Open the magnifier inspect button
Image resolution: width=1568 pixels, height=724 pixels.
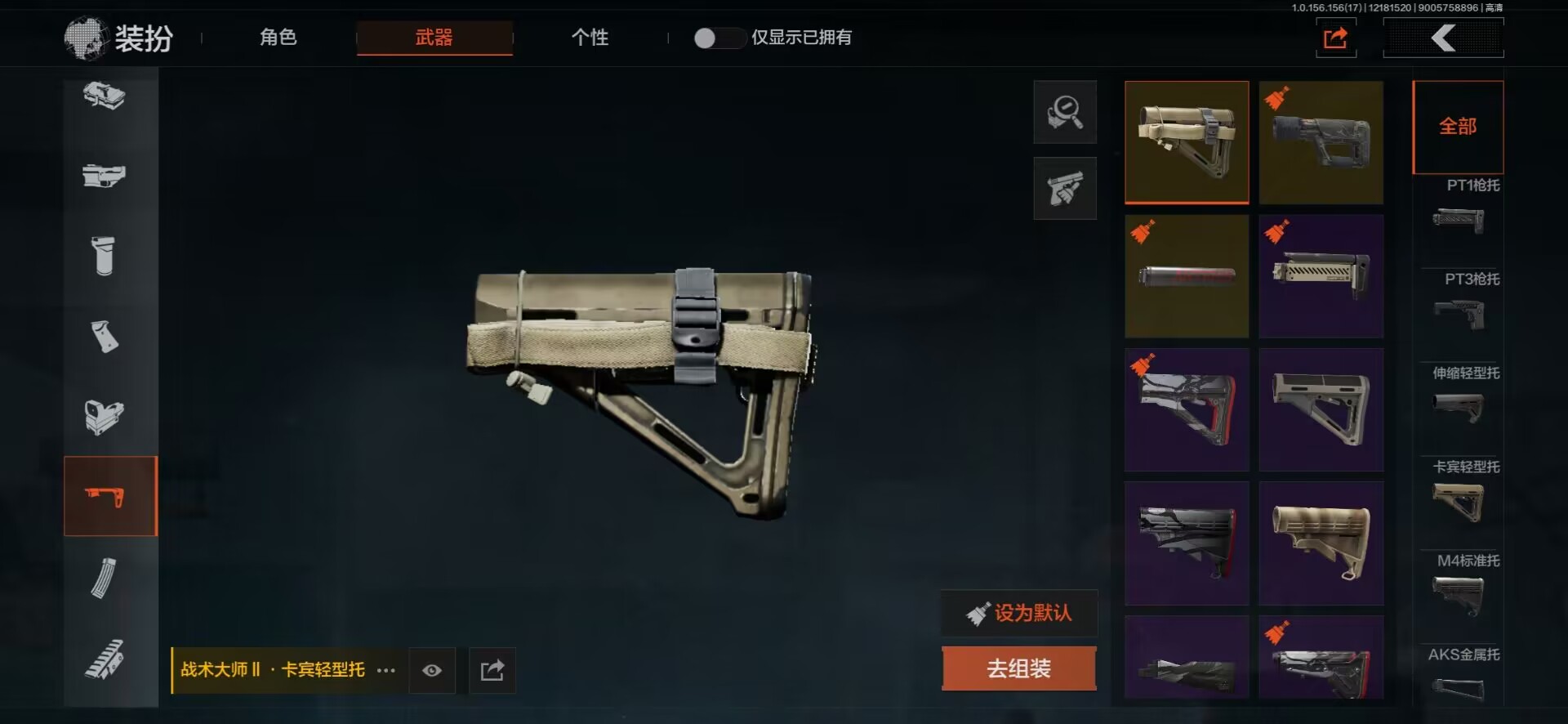(1065, 112)
